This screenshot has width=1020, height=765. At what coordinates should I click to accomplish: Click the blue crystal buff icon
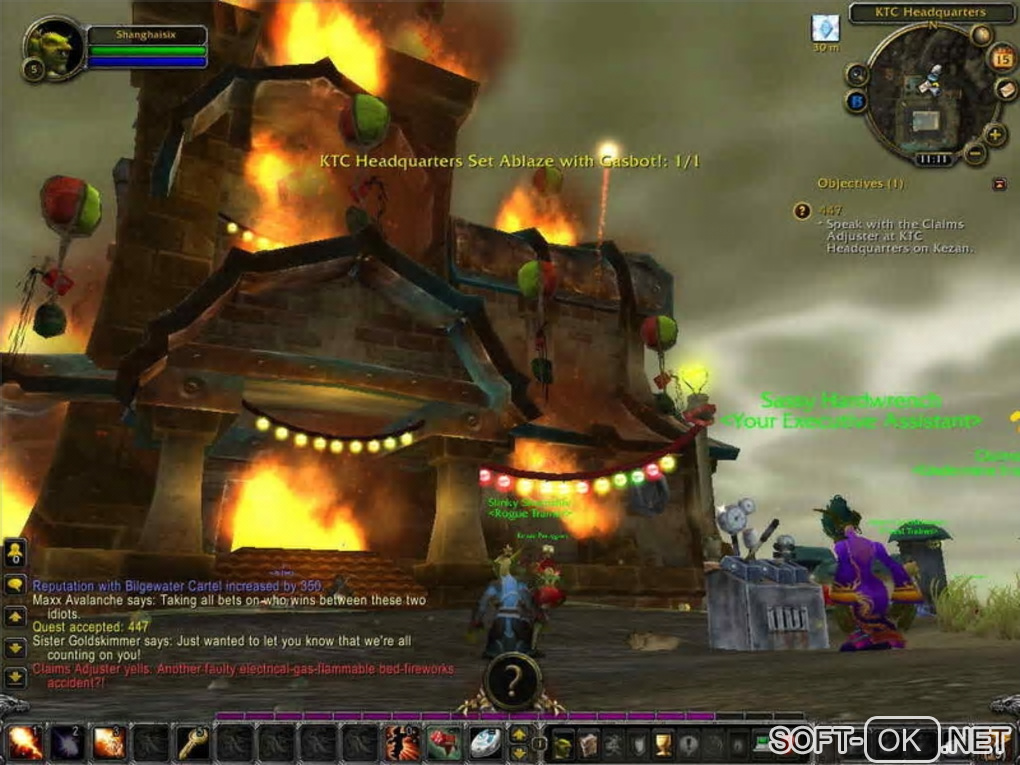pos(824,28)
